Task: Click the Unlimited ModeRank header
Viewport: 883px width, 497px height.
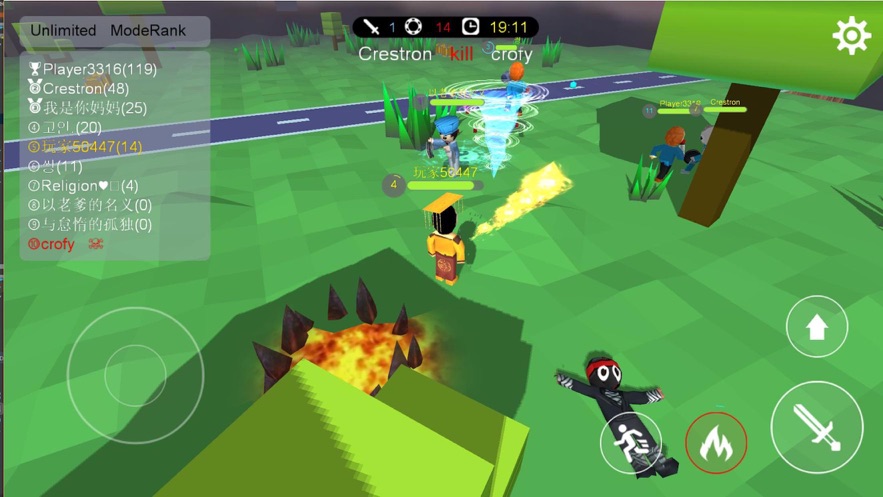Action: [x=108, y=30]
